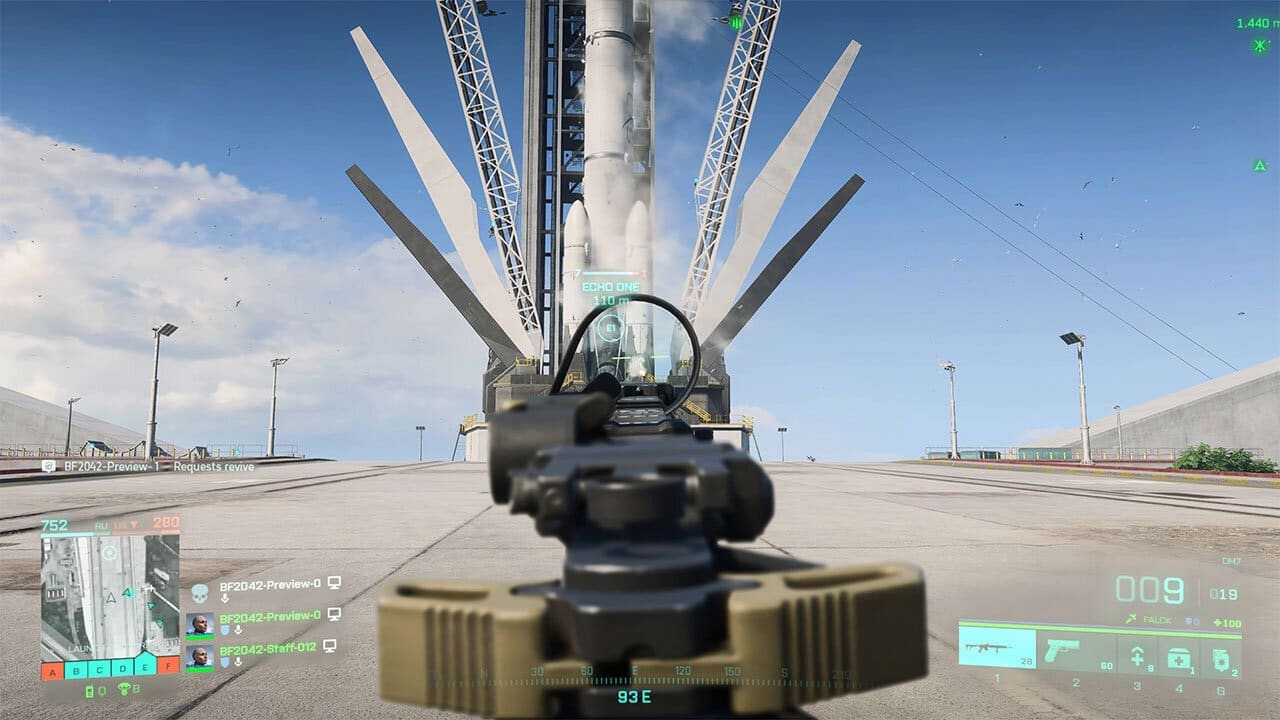
Task: Expand the down arrow below first BF2042-Preview-0
Action: [x=225, y=597]
